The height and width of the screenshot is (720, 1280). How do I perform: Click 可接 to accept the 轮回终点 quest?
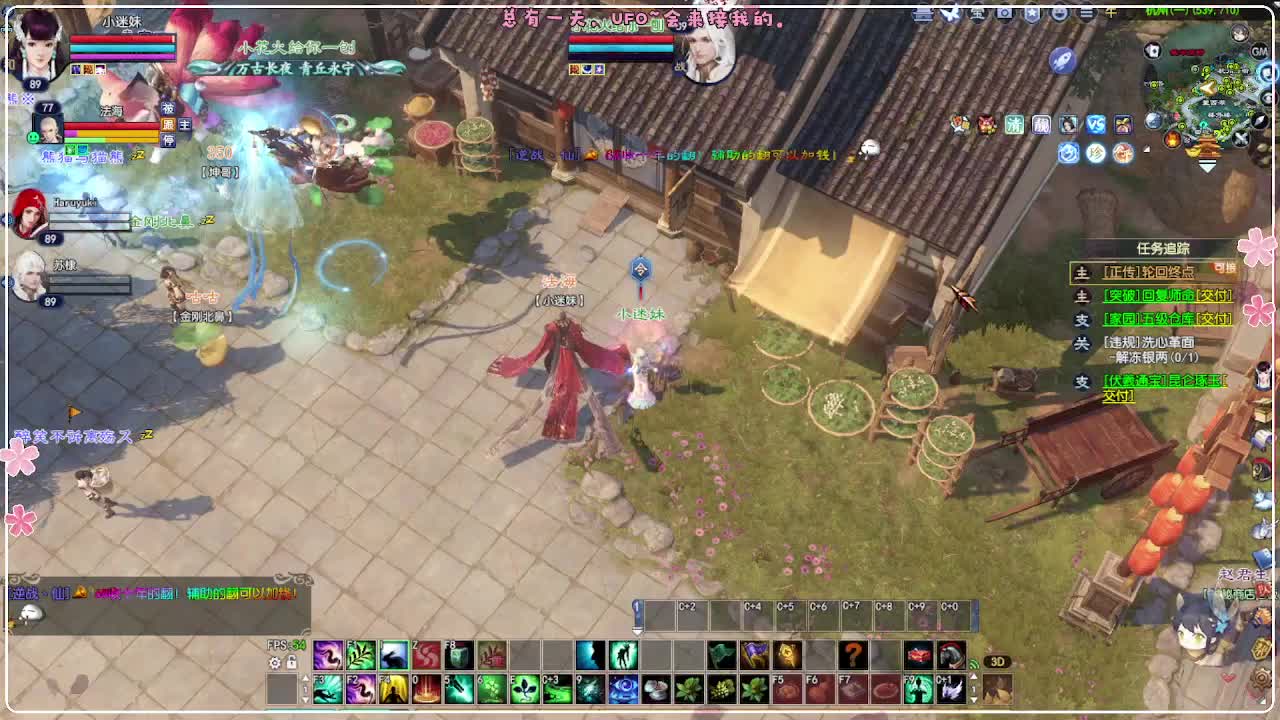pyautogui.click(x=1224, y=267)
